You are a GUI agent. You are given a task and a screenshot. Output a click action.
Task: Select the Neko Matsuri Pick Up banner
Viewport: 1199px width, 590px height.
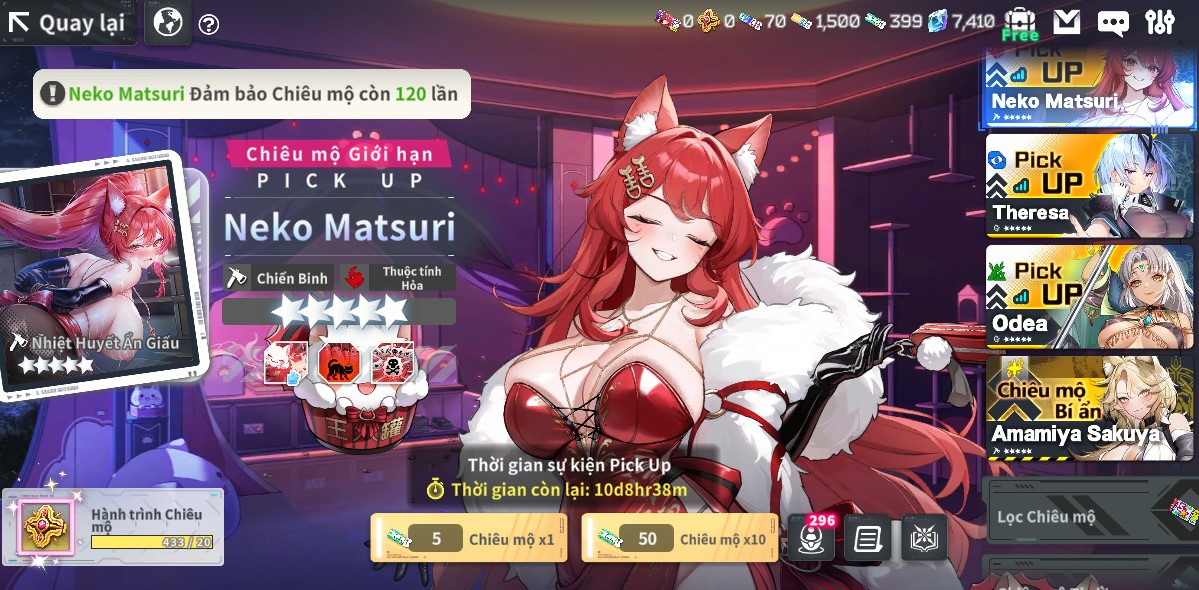pos(1088,86)
